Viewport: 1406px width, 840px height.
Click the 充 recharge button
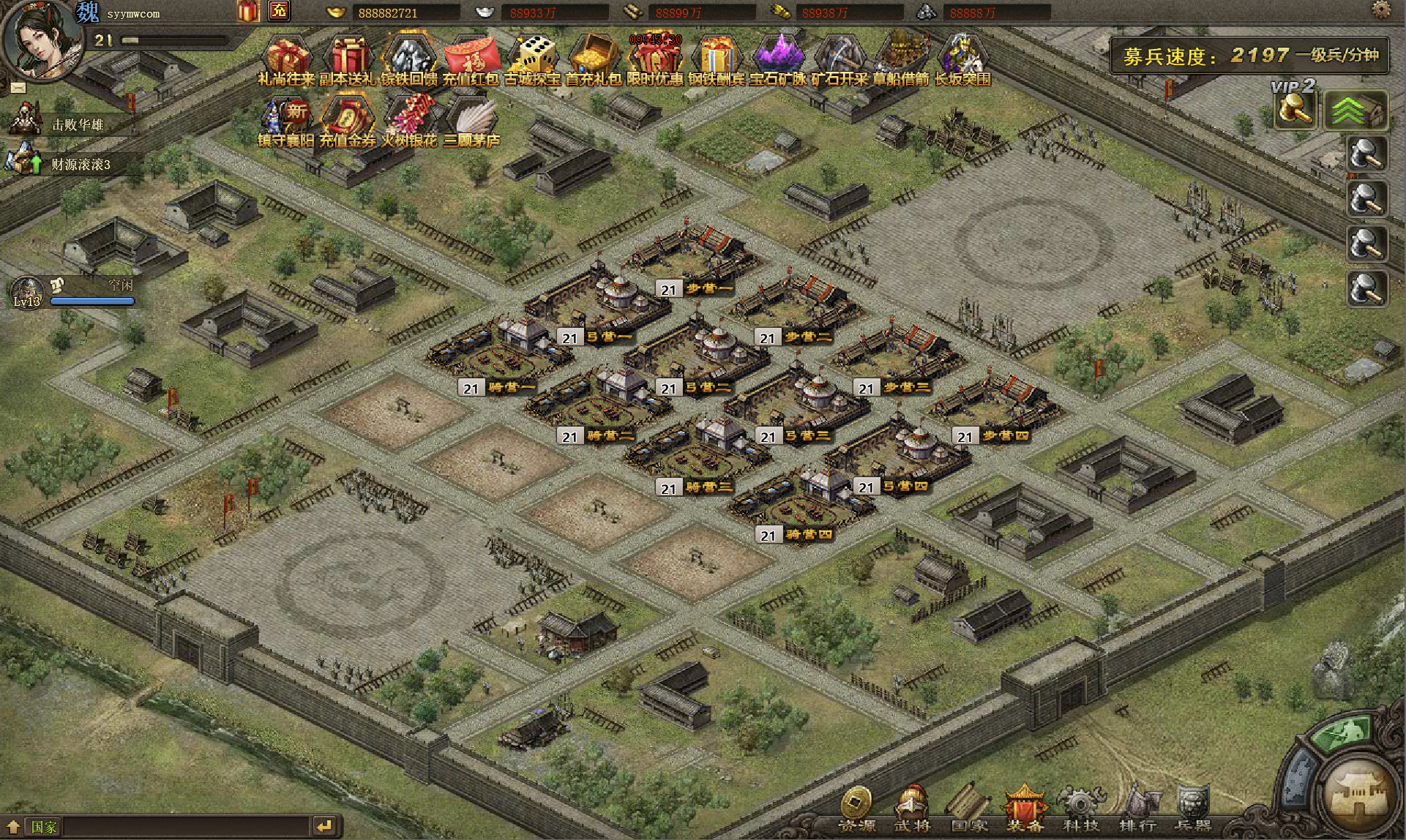point(279,11)
